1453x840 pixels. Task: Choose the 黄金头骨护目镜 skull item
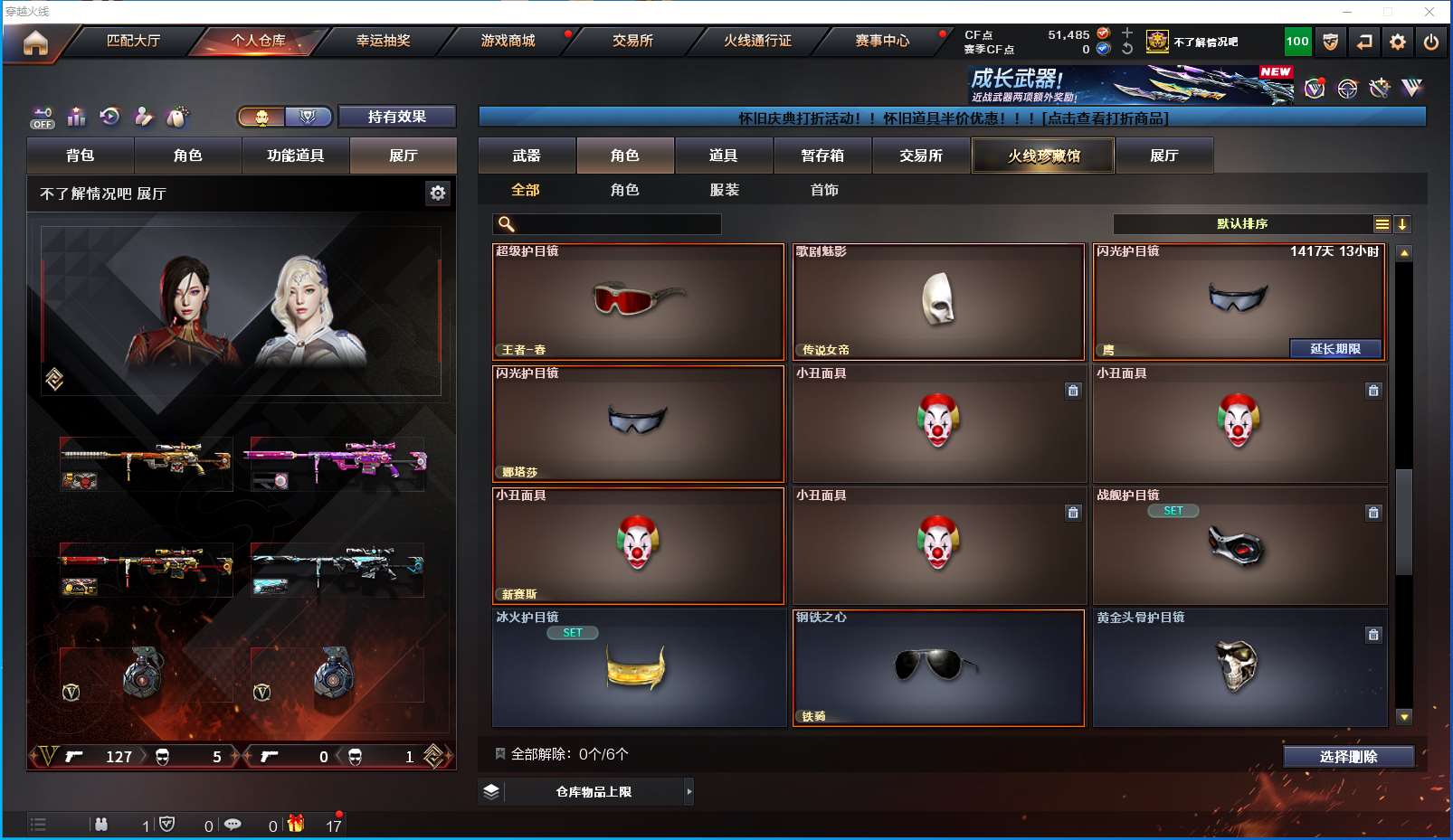click(1239, 668)
